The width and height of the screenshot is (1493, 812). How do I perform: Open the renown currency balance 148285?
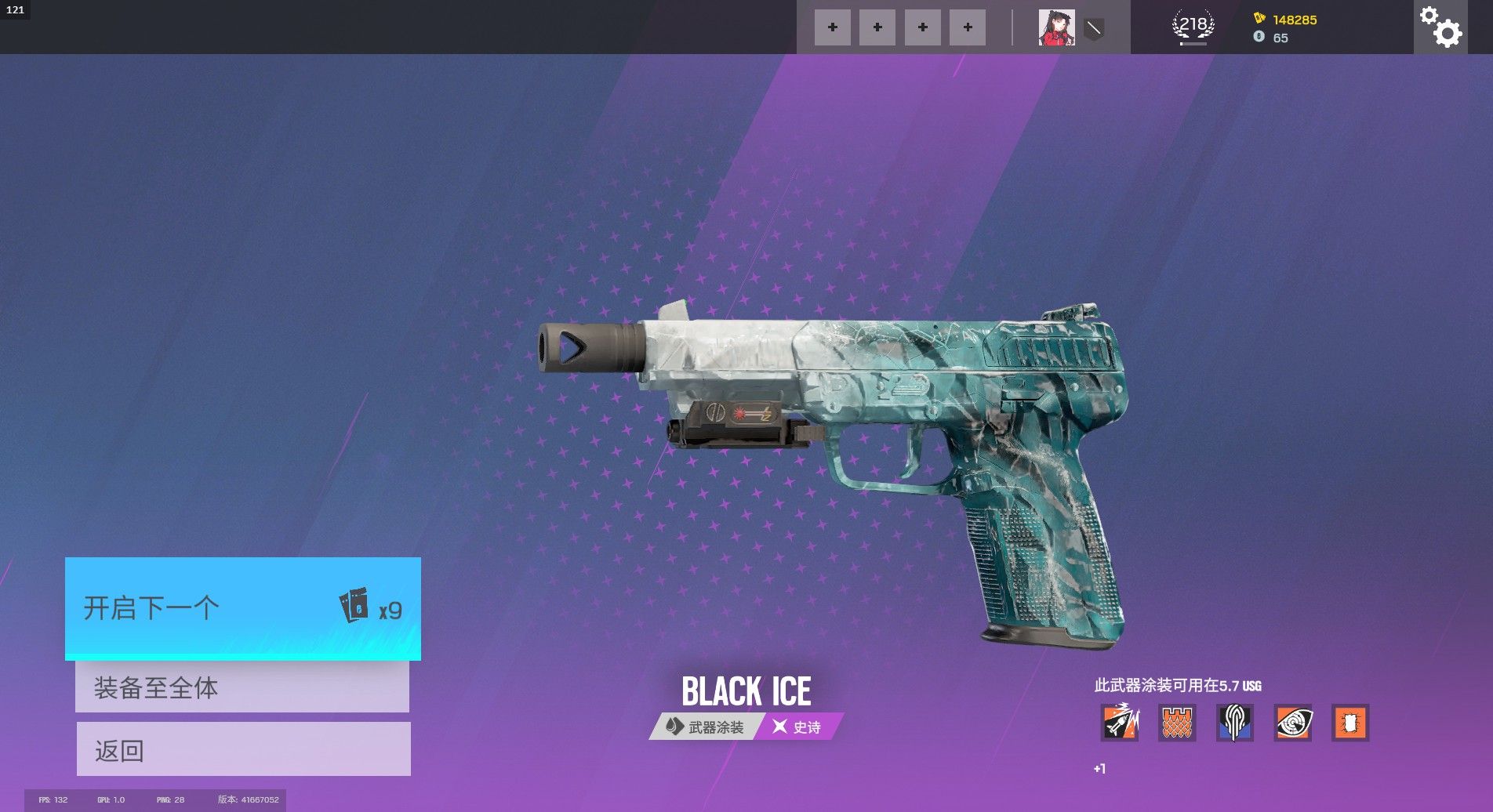coord(1293,20)
